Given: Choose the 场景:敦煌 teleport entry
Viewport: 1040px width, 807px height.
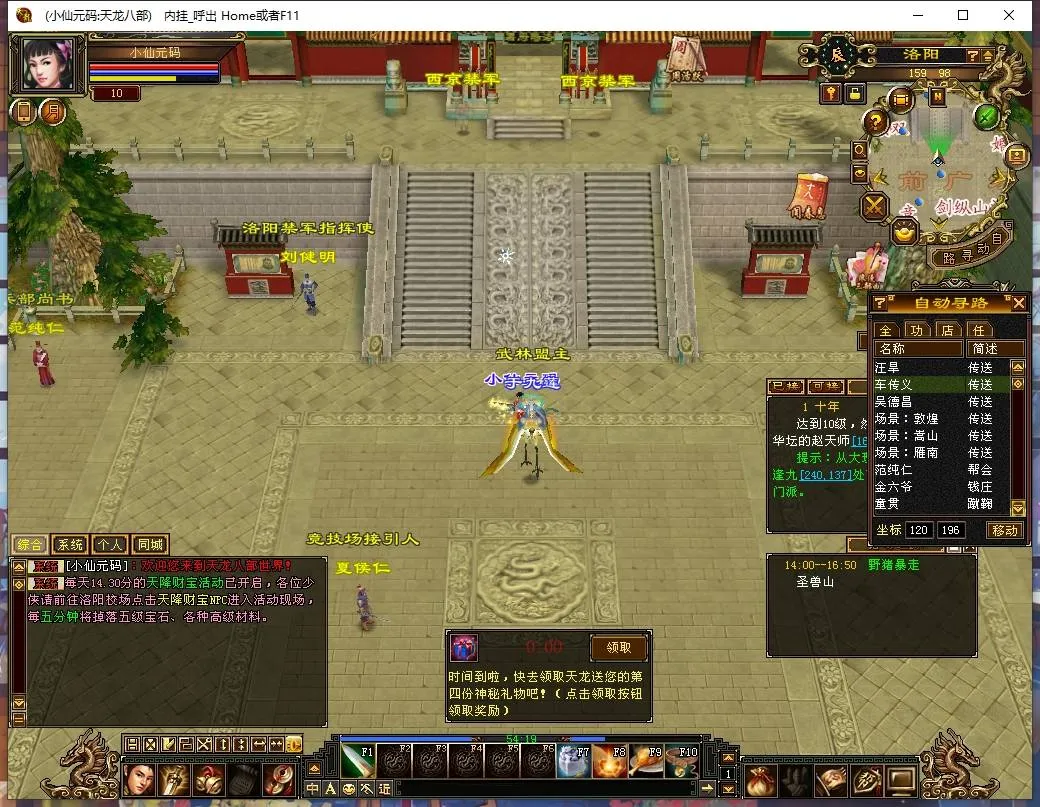Looking at the screenshot, I should (906, 418).
